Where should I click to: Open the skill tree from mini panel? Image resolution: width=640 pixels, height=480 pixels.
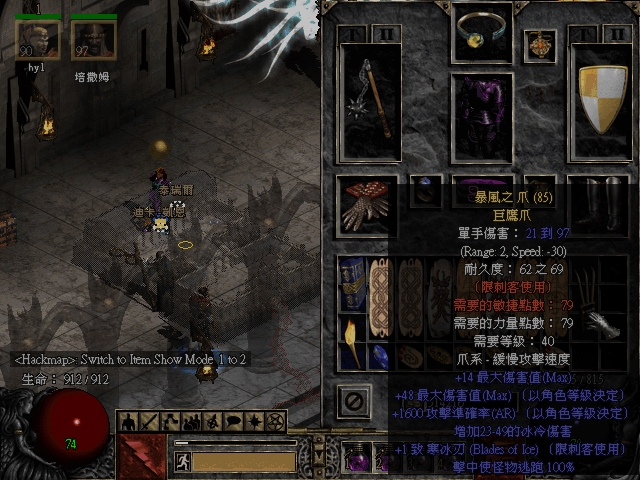169,421
